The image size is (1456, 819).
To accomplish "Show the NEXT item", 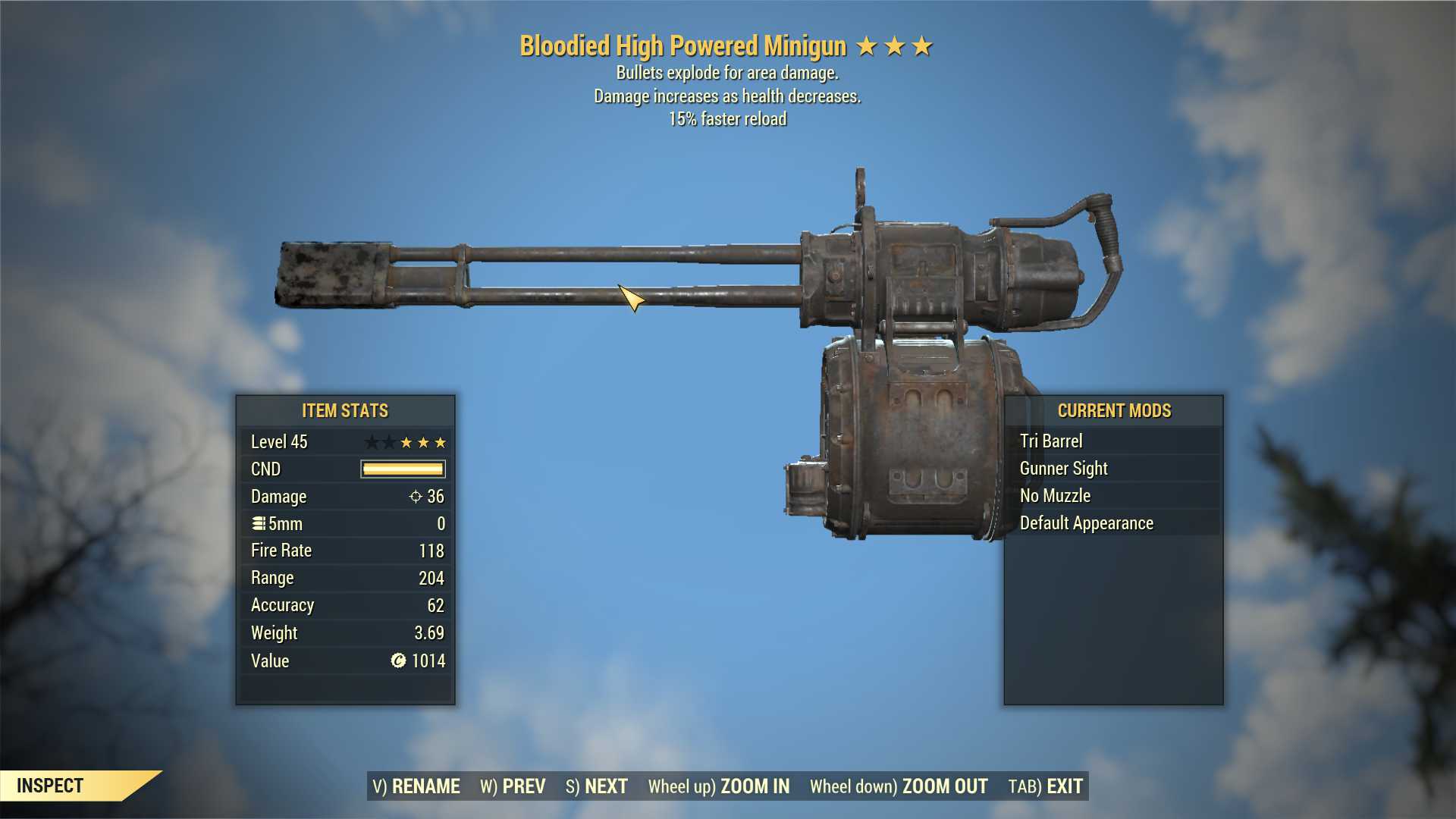I will 597,786.
